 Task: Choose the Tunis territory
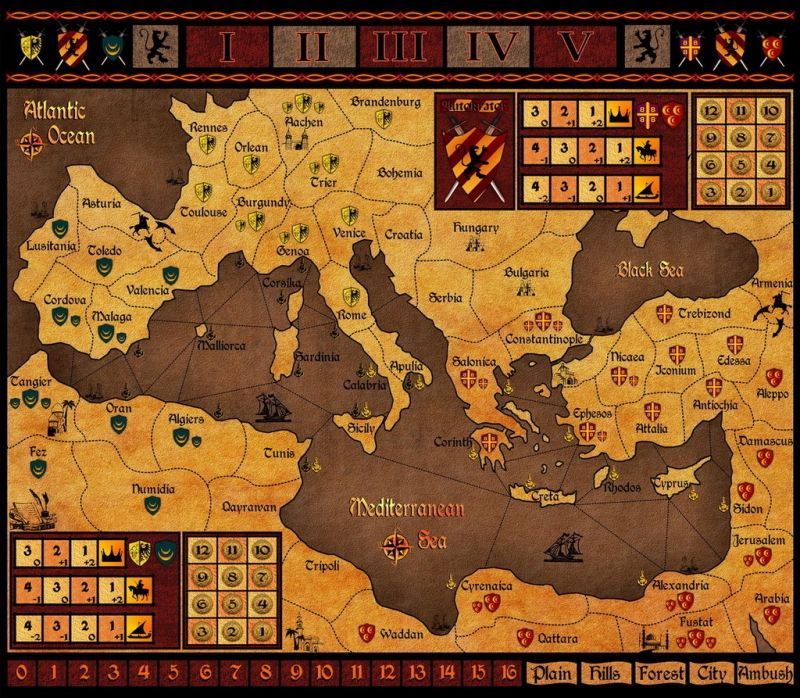coord(279,453)
